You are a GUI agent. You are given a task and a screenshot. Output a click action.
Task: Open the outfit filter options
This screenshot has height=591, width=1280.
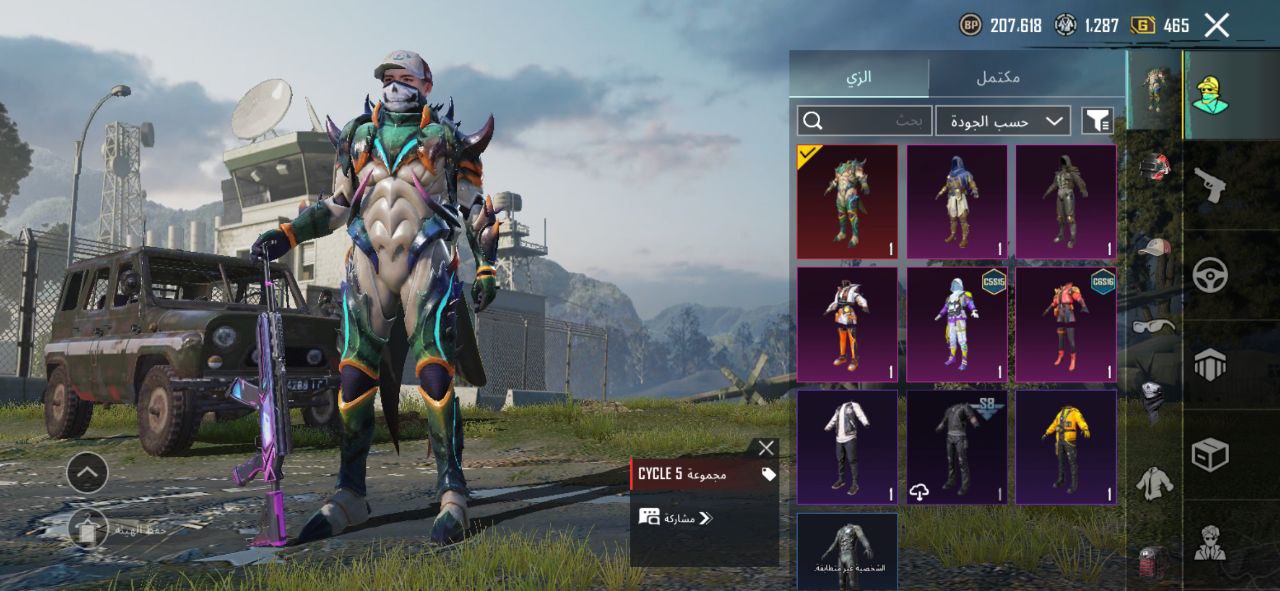1098,121
